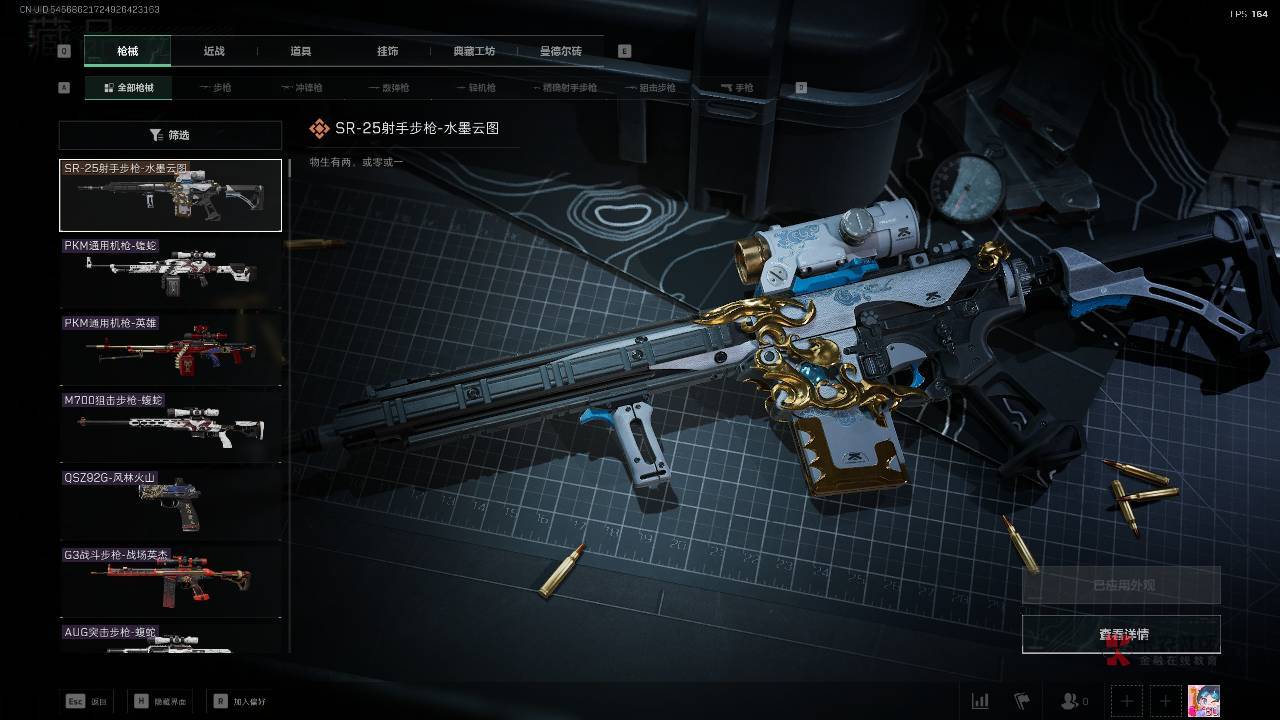This screenshot has height=720, width=1280.
Task: Open the 筛选 filter button
Action: 170,135
